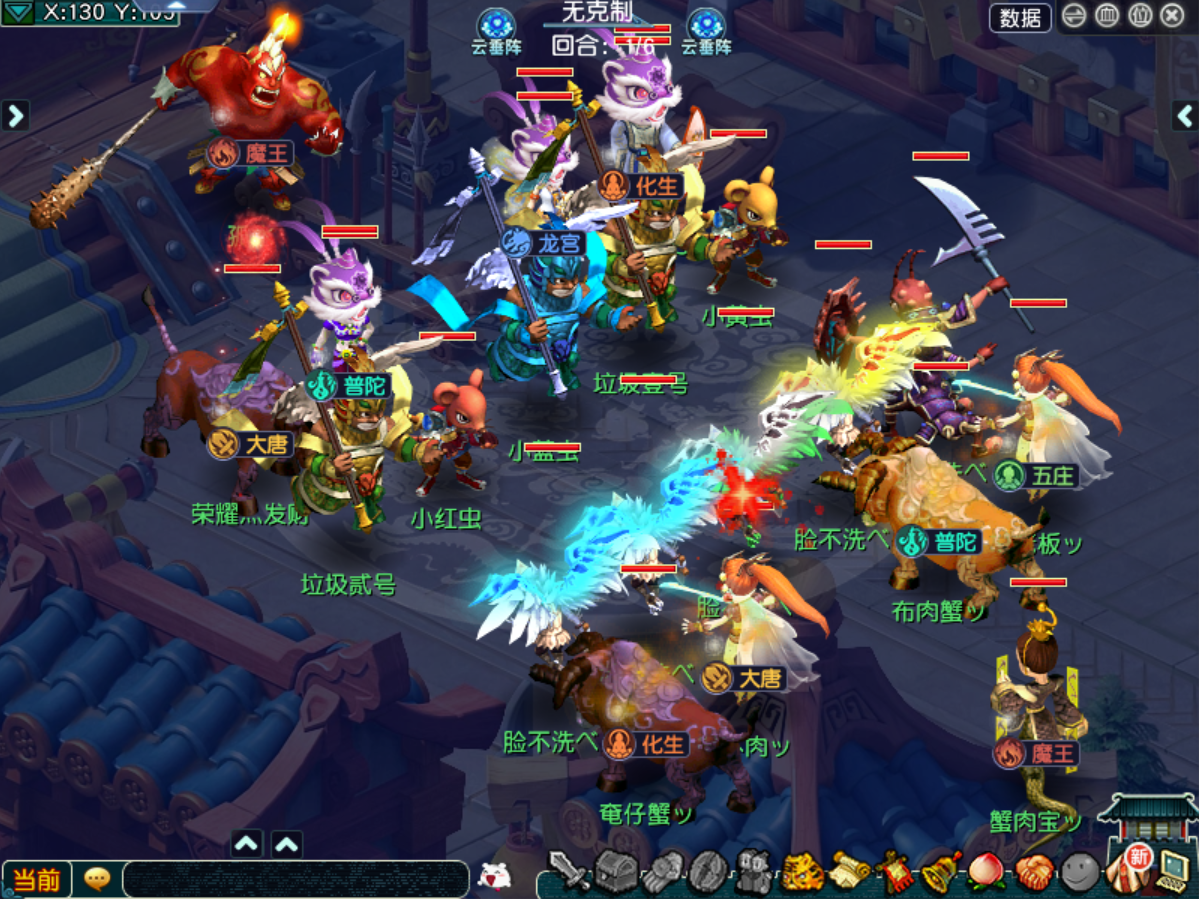
Task: Toggle the 血 health display button
Action: (x=1107, y=16)
